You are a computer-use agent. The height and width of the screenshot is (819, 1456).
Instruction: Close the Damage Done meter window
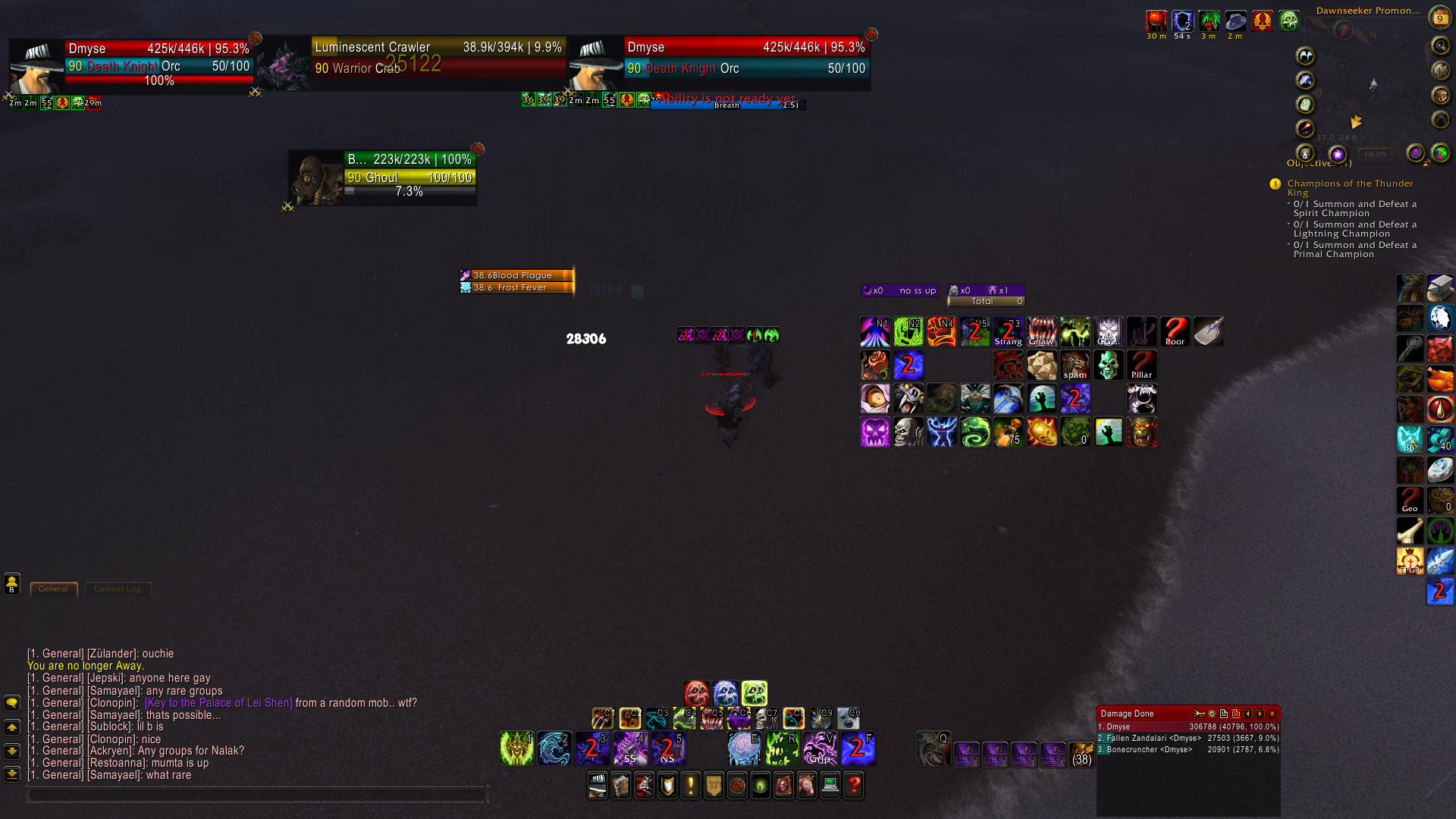coord(1272,714)
